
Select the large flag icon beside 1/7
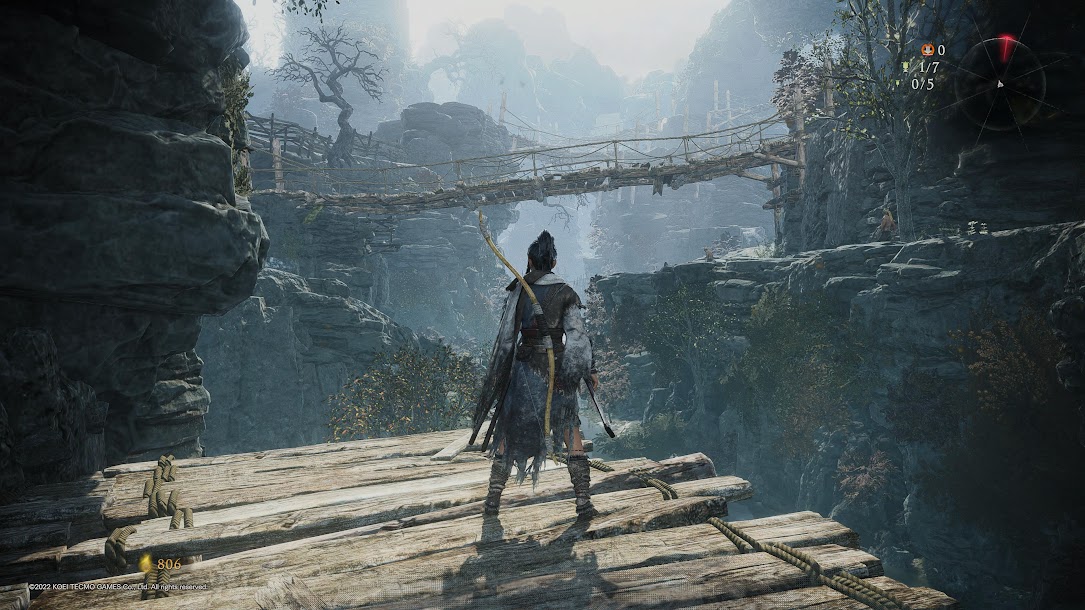point(906,67)
